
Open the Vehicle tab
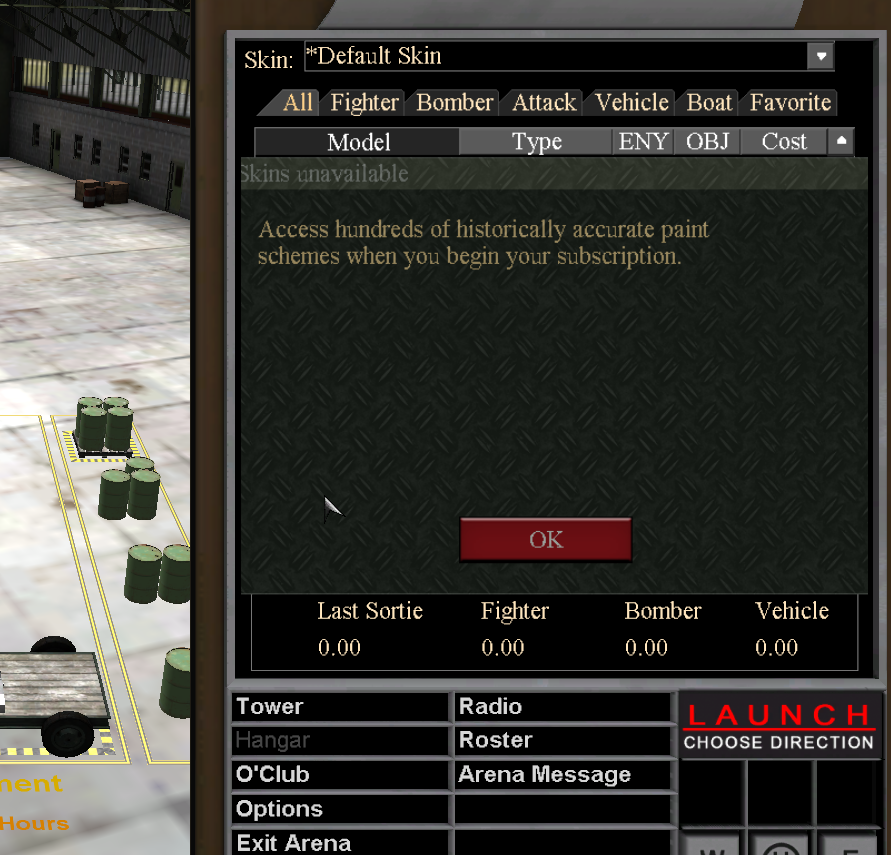631,103
